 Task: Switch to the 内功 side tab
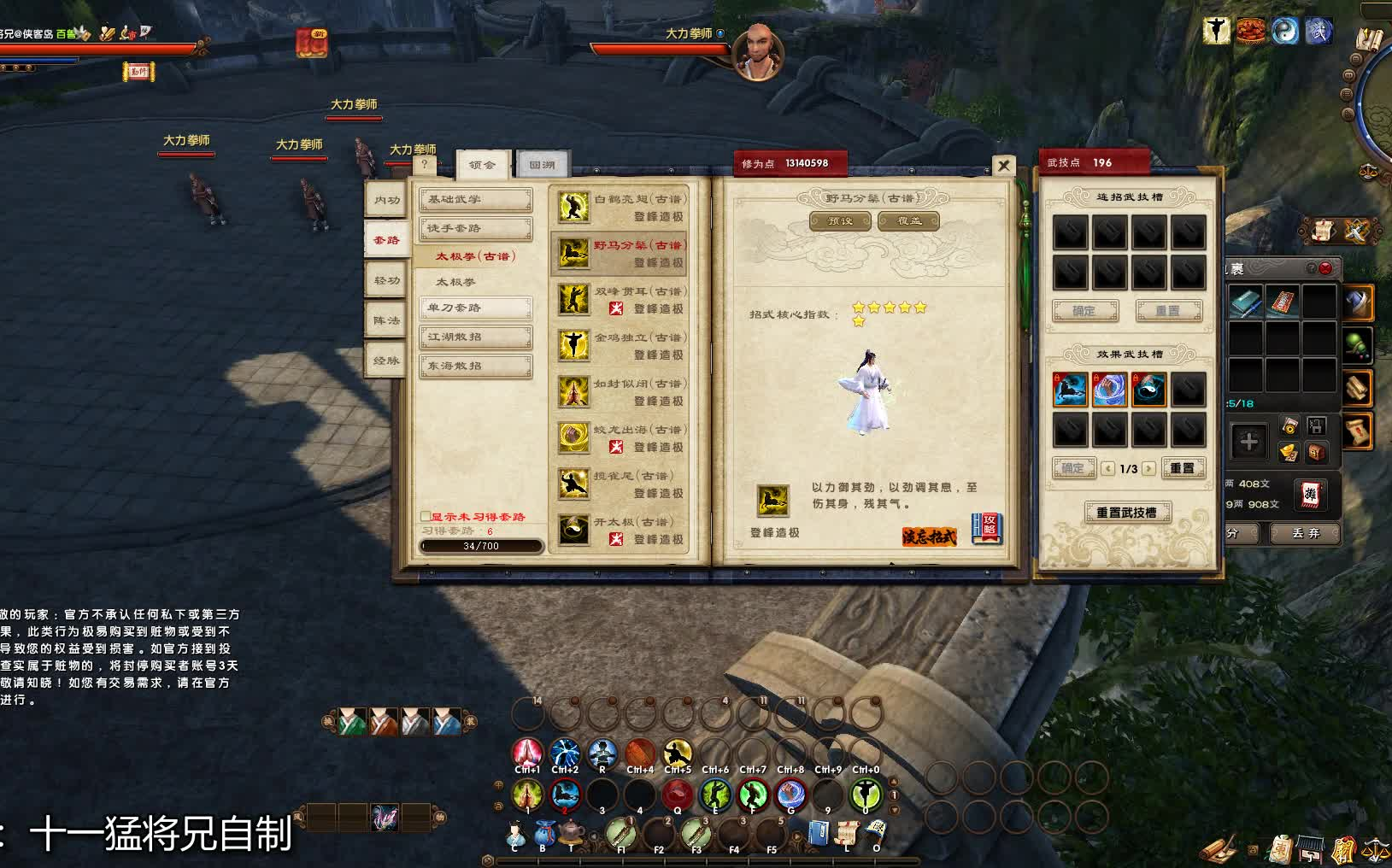[386, 200]
